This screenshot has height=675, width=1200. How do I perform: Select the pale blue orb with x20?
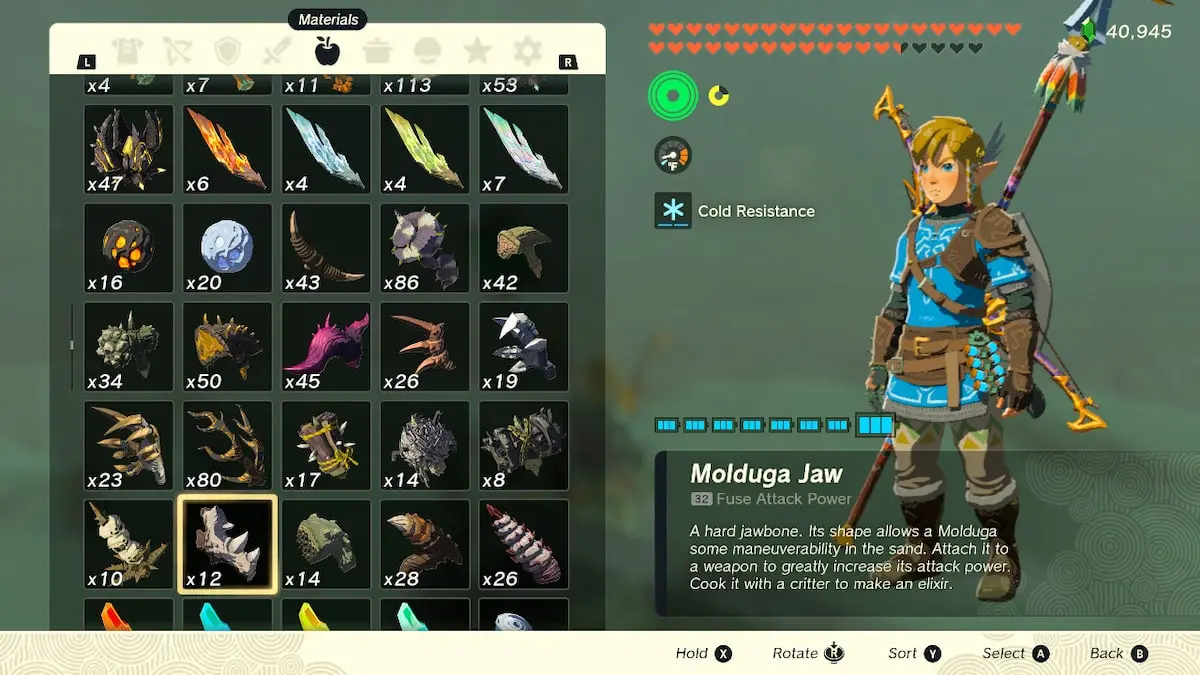pyautogui.click(x=227, y=248)
